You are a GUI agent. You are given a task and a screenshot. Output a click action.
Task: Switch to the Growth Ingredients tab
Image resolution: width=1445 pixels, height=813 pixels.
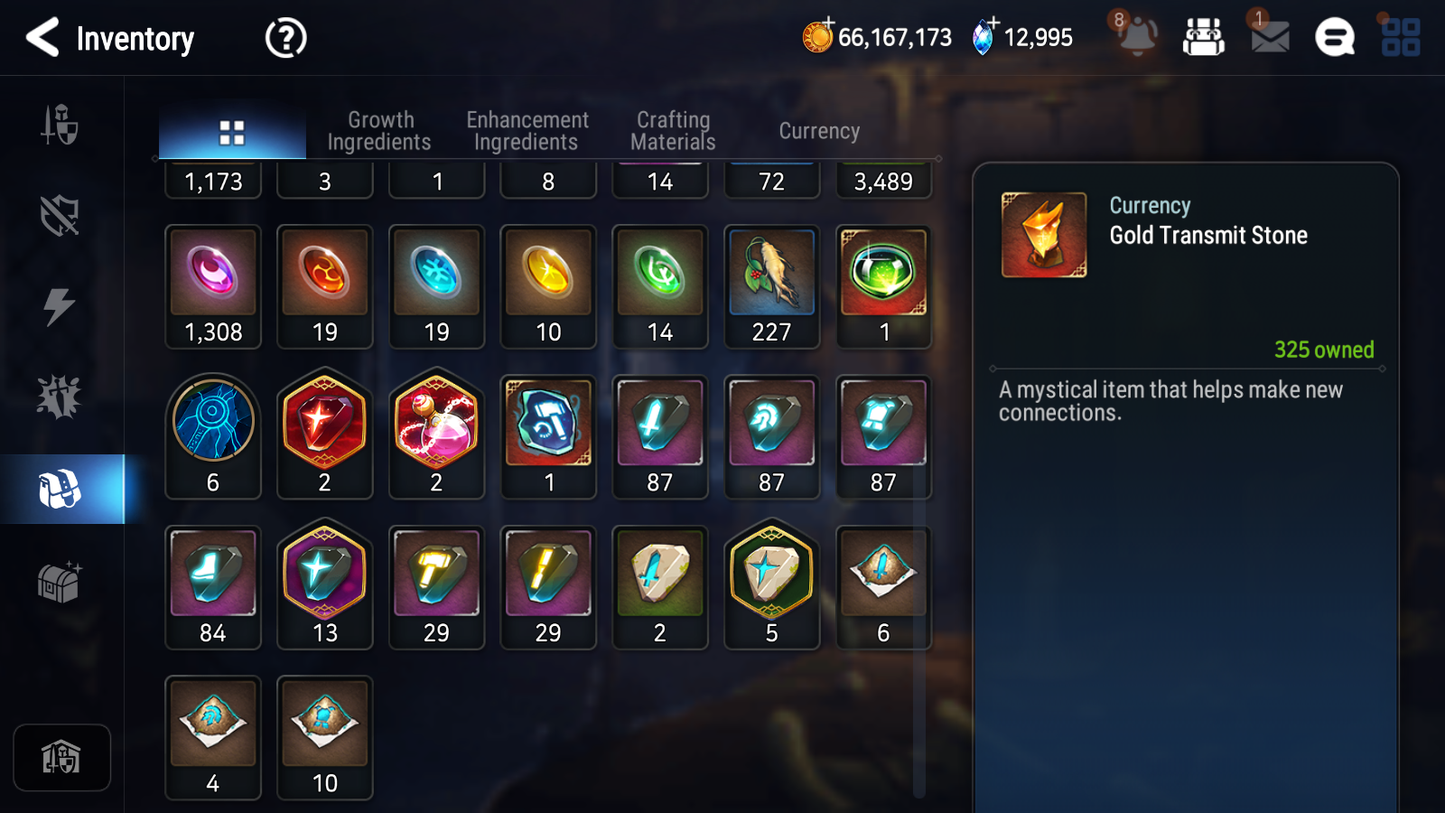point(380,131)
